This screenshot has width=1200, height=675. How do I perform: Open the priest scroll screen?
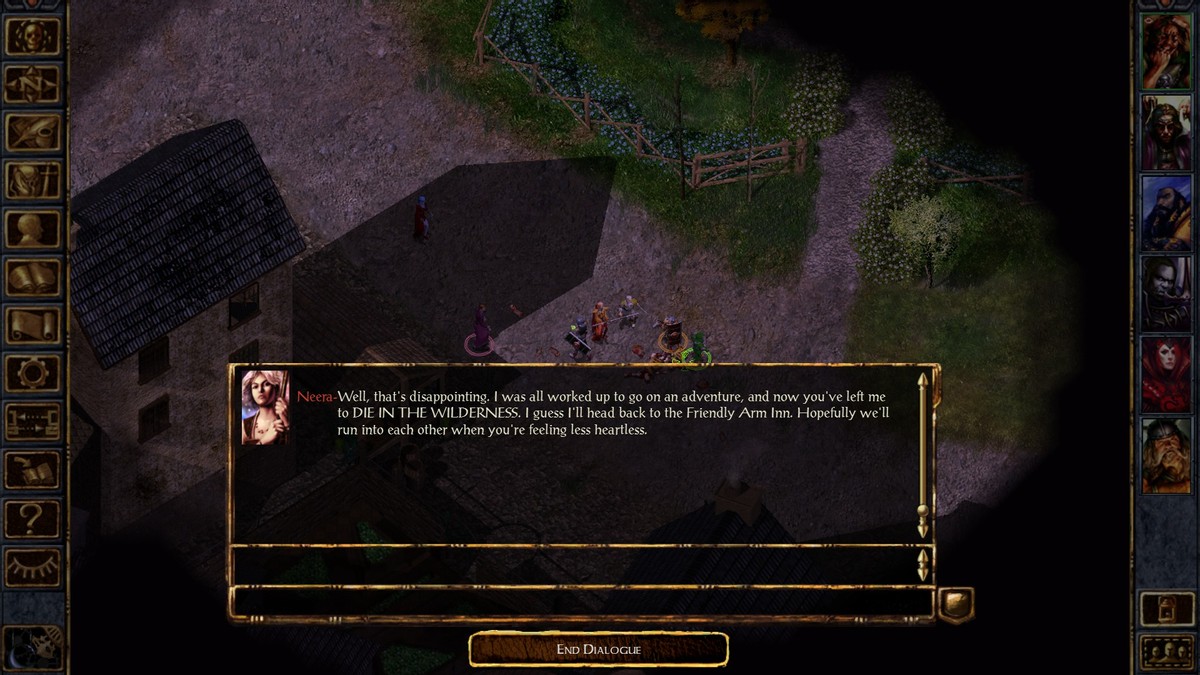pyautogui.click(x=32, y=325)
